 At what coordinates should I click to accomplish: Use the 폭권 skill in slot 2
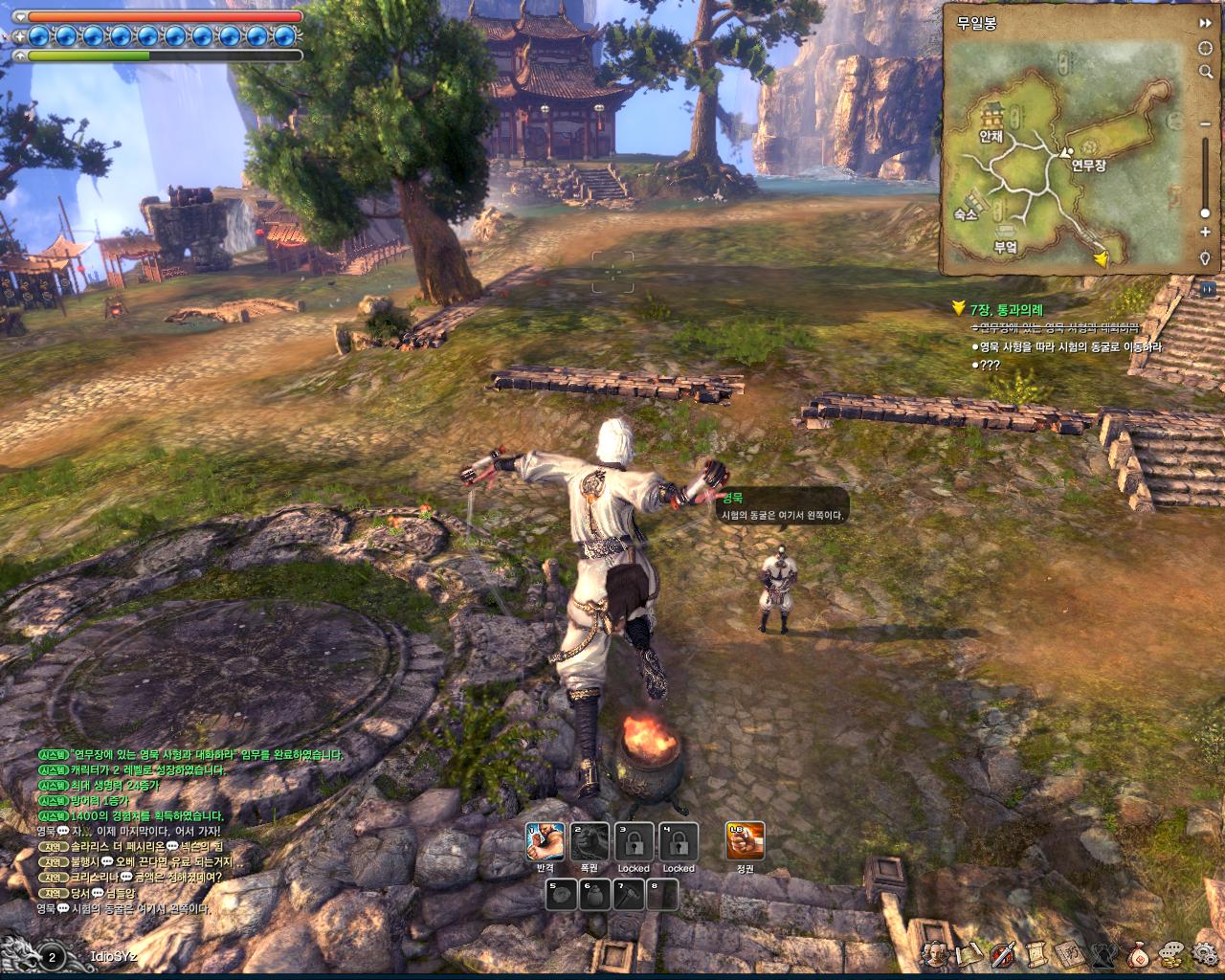pos(590,842)
